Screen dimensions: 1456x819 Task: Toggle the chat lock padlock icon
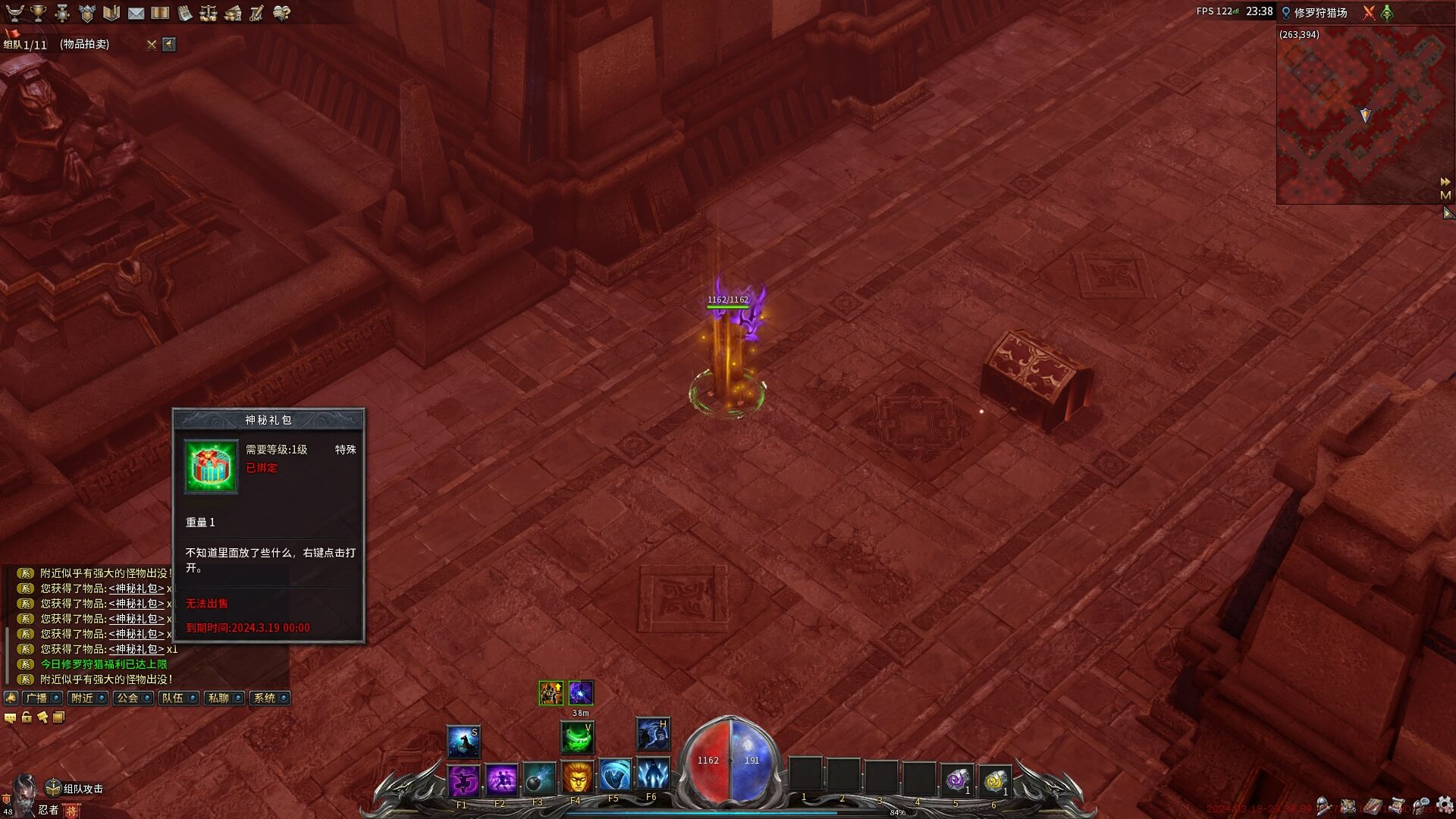point(27,717)
